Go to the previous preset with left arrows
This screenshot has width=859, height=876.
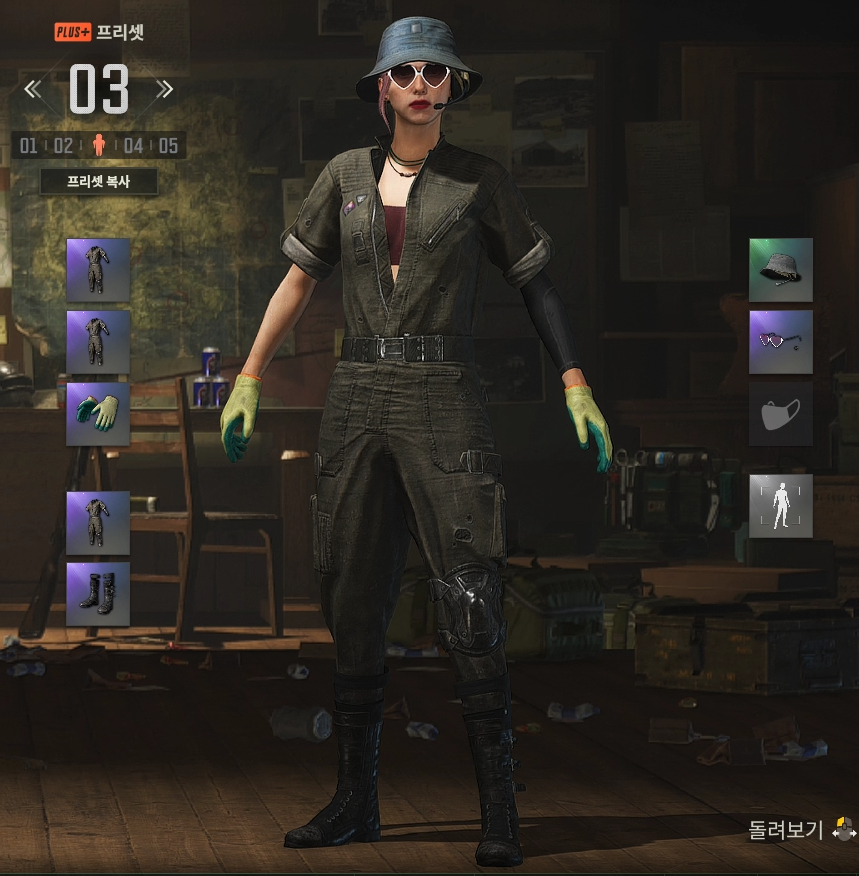pos(33,90)
